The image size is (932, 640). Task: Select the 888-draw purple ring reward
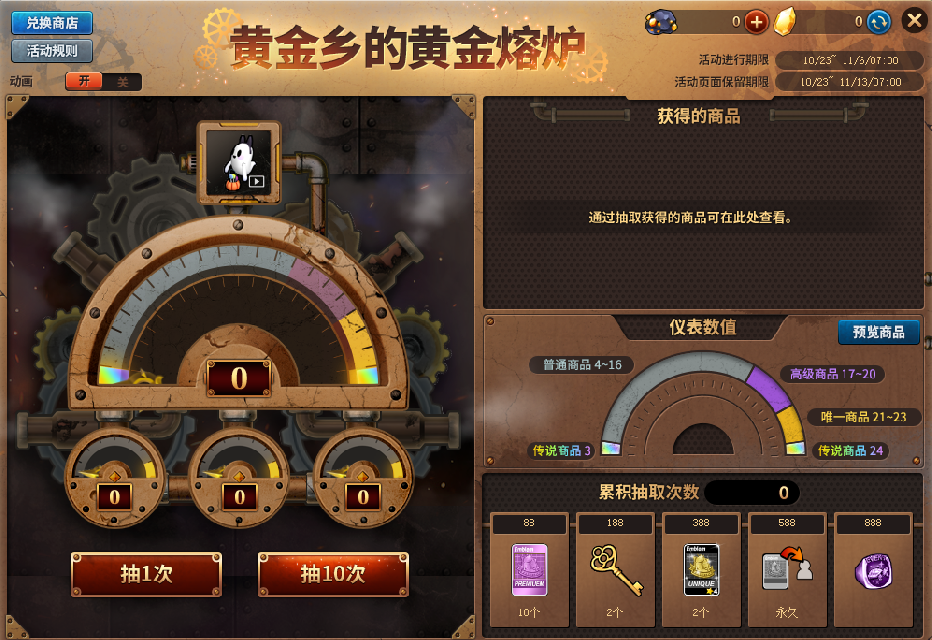tap(873, 570)
